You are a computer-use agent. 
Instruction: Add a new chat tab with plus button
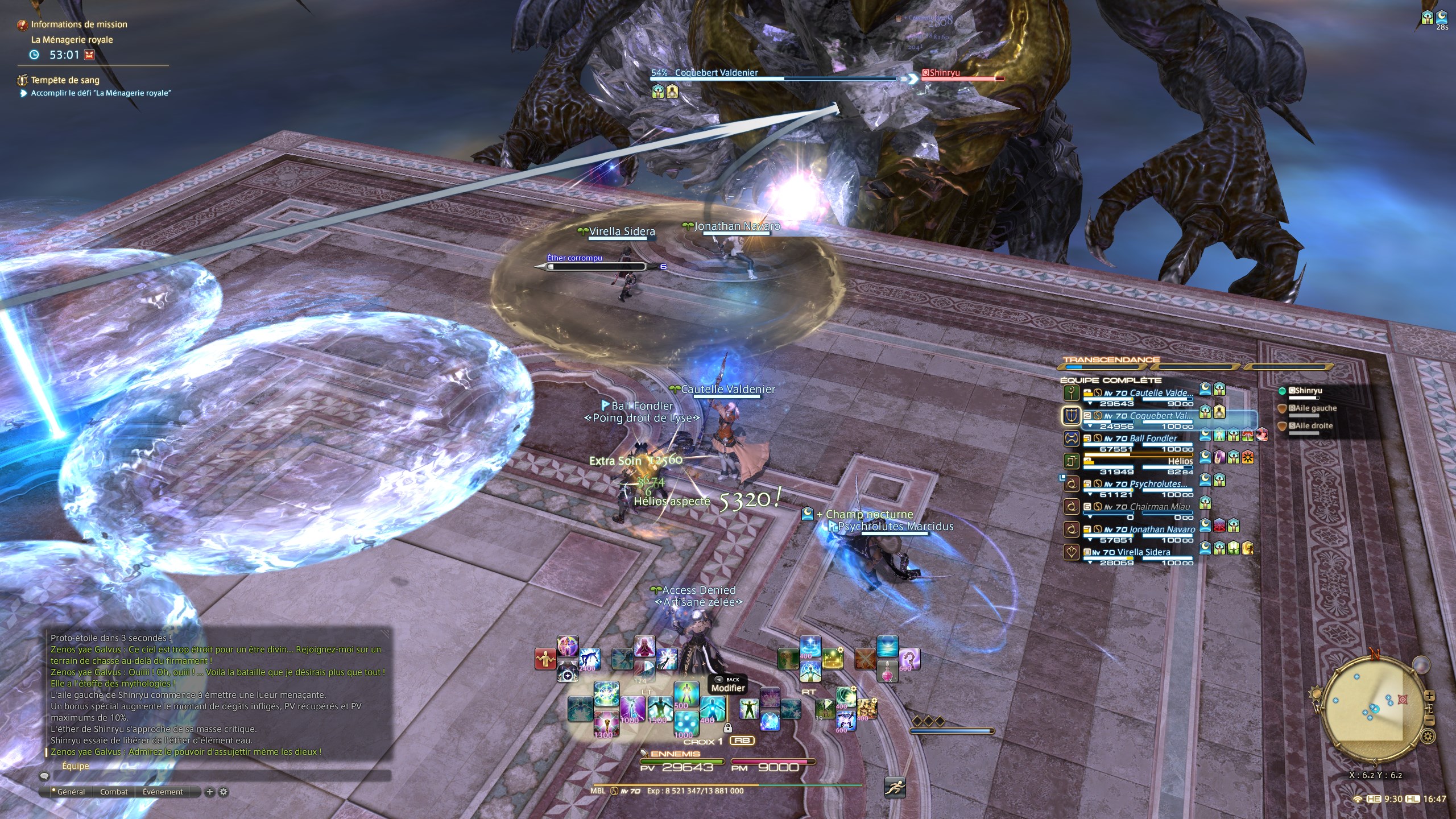(209, 792)
